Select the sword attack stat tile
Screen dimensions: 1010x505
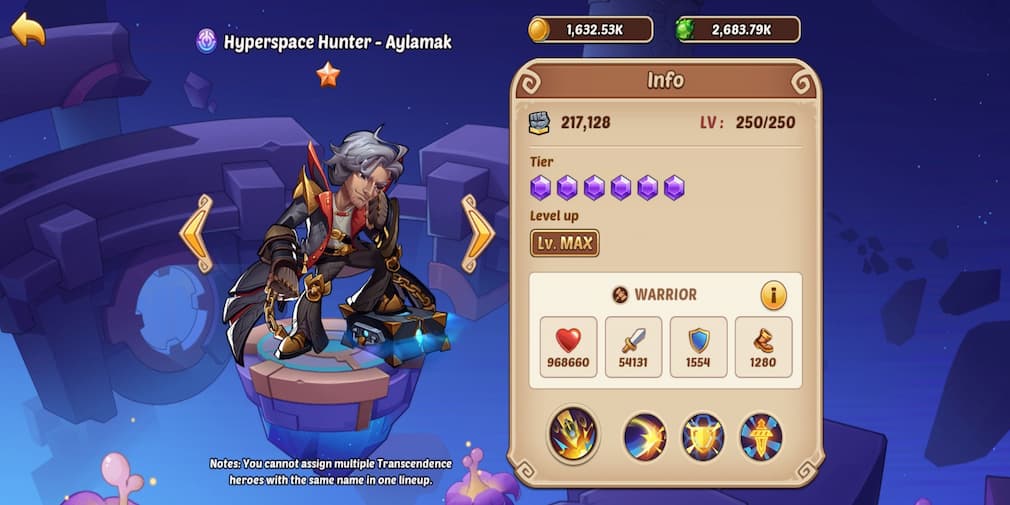pos(633,347)
